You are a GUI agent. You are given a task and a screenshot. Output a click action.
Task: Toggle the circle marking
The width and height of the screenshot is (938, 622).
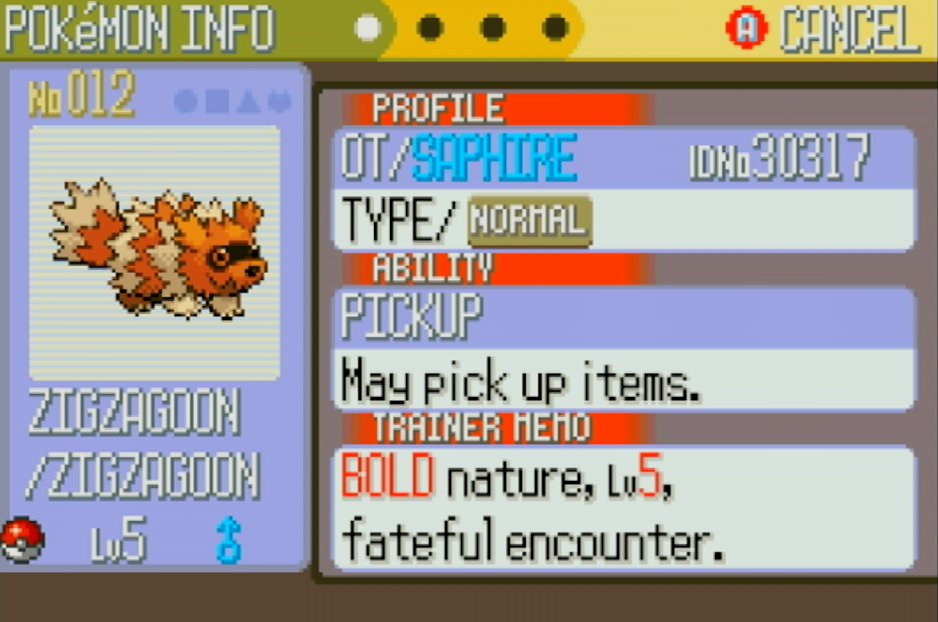point(186,101)
